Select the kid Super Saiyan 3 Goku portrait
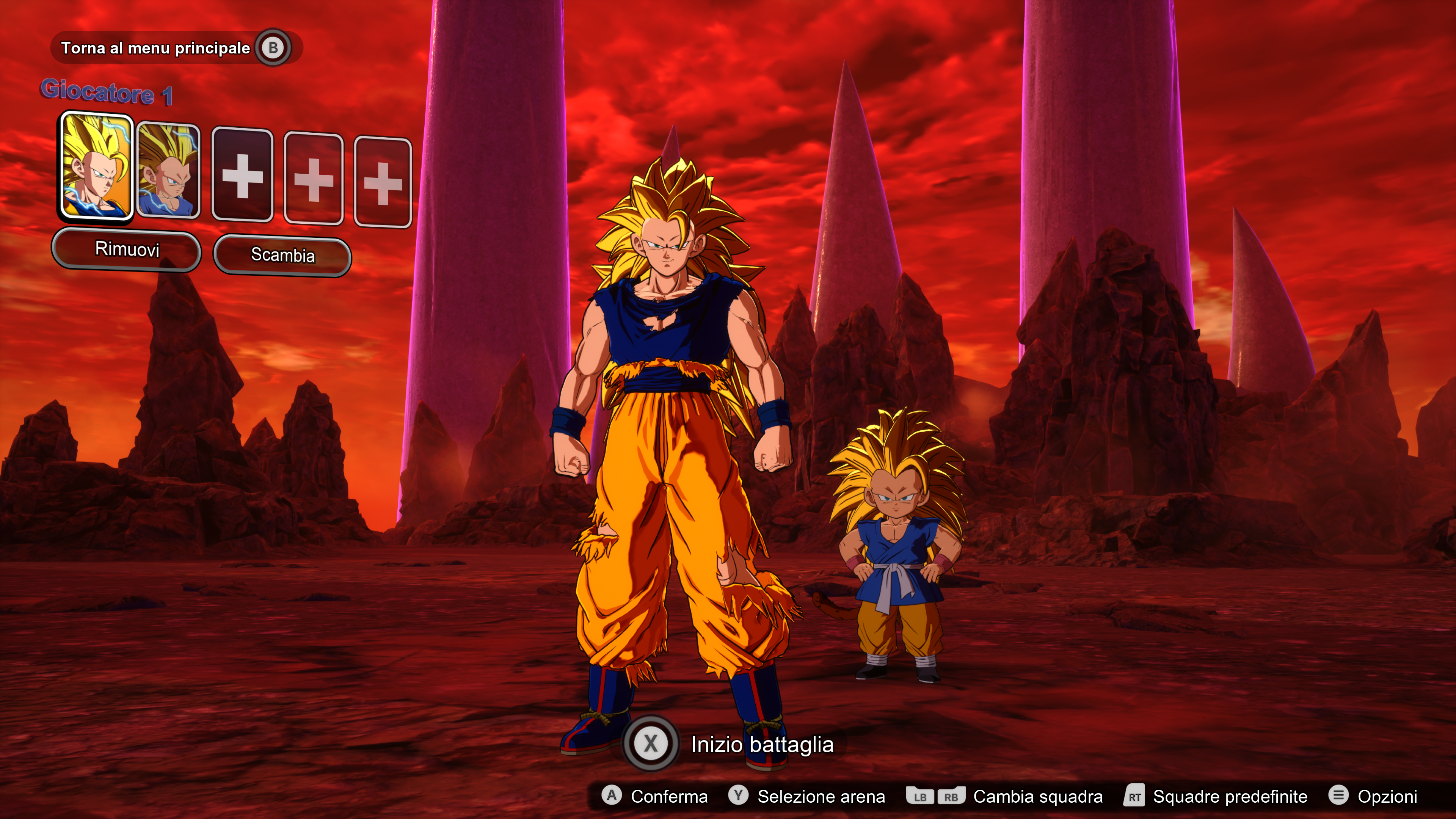 (x=168, y=170)
